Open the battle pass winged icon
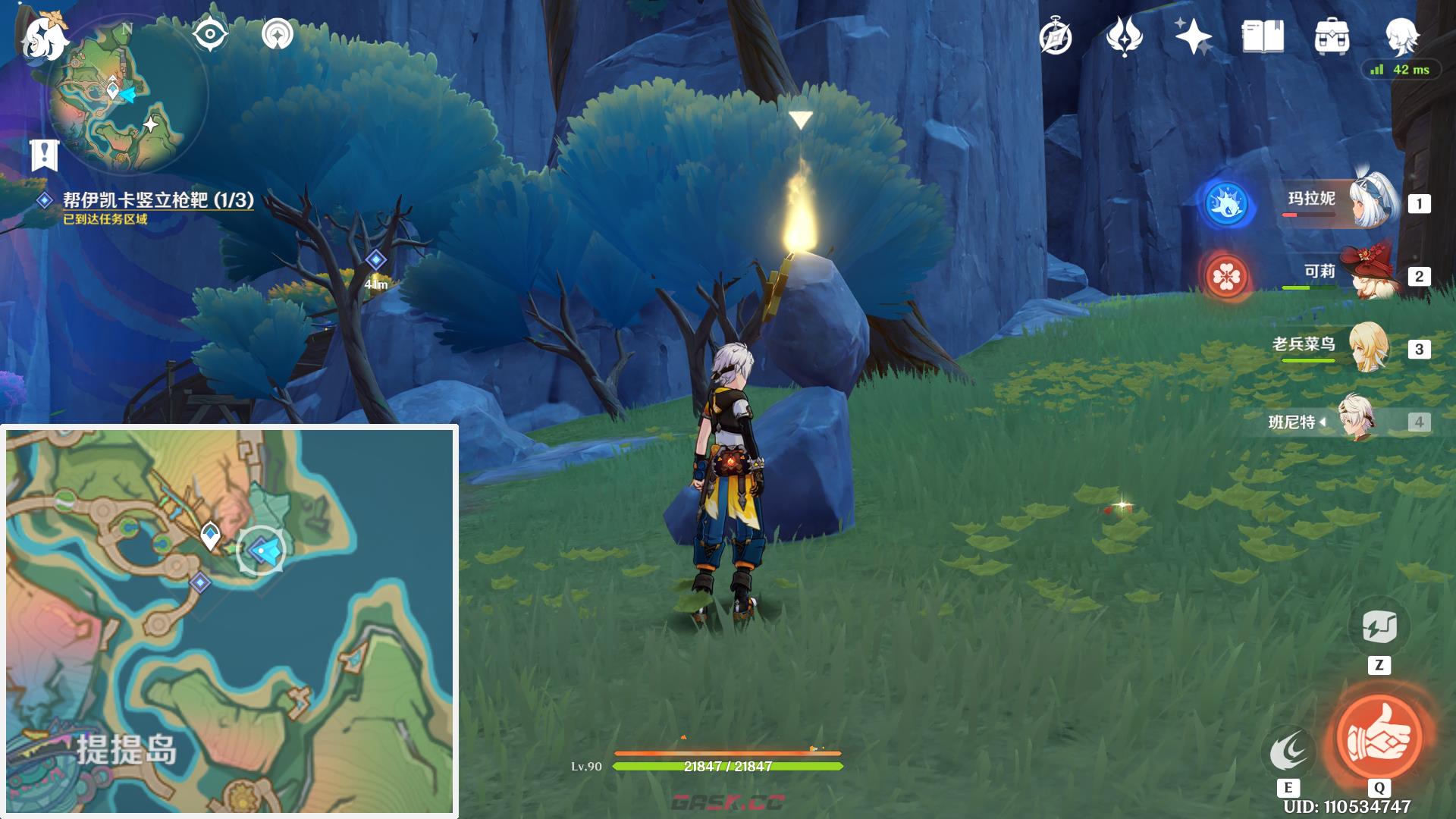Image resolution: width=1456 pixels, height=819 pixels. 1124,36
